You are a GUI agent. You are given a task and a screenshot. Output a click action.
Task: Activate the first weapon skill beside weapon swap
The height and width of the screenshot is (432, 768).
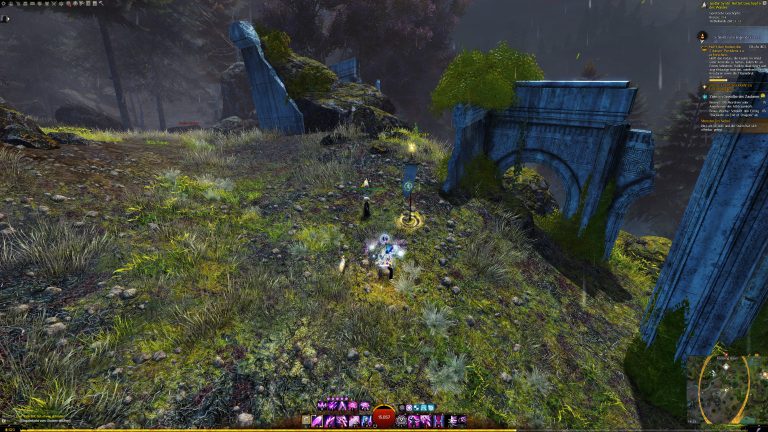[319, 421]
